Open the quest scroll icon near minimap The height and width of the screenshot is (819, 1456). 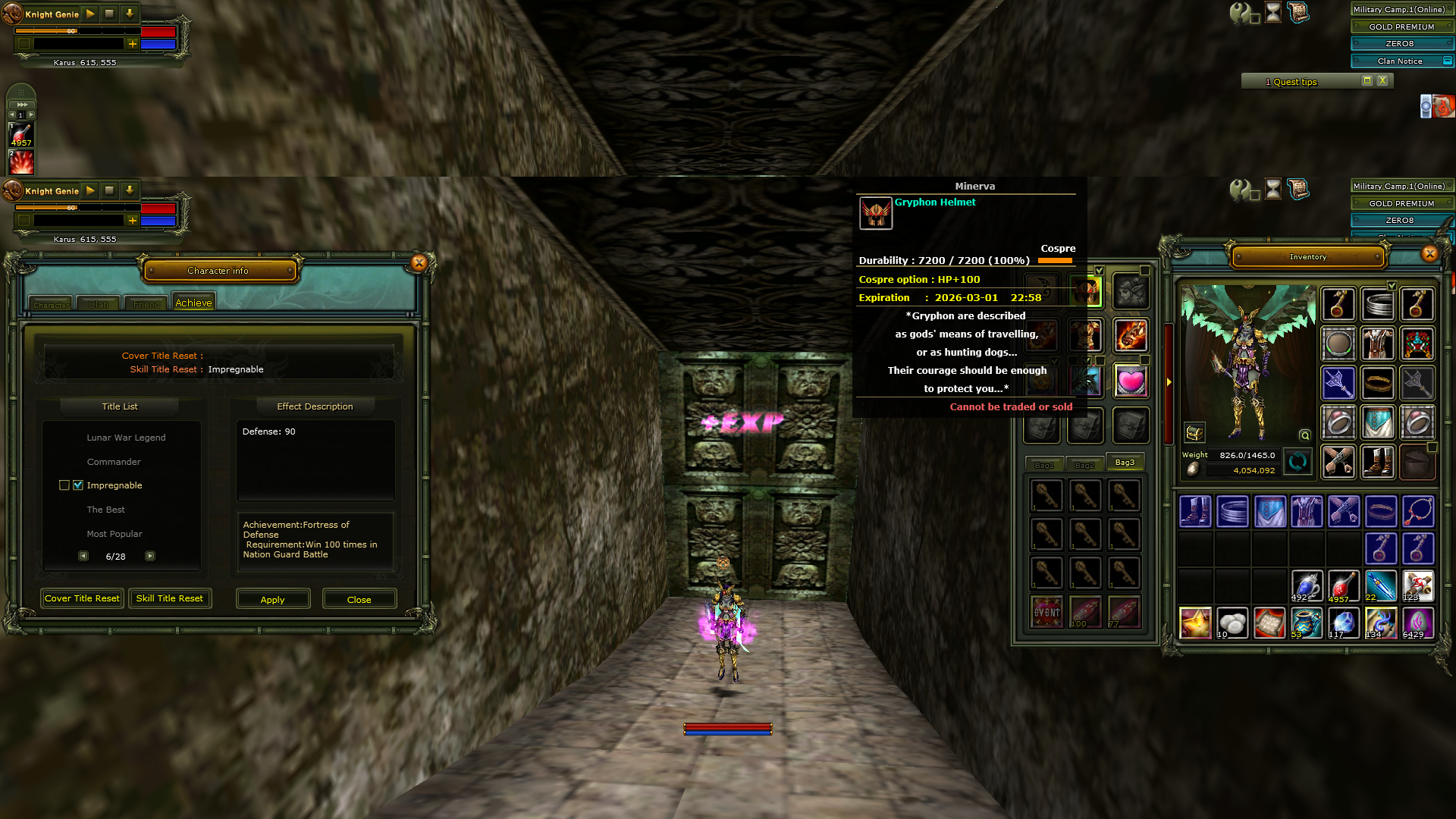coord(1298,12)
